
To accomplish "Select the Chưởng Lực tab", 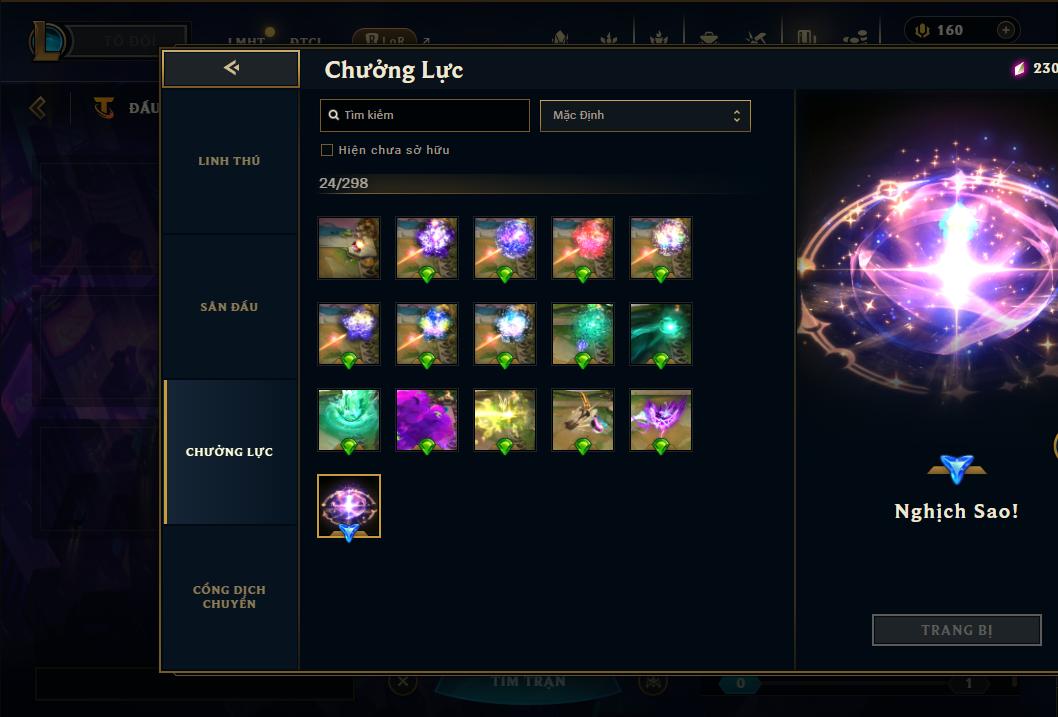I will (x=229, y=452).
